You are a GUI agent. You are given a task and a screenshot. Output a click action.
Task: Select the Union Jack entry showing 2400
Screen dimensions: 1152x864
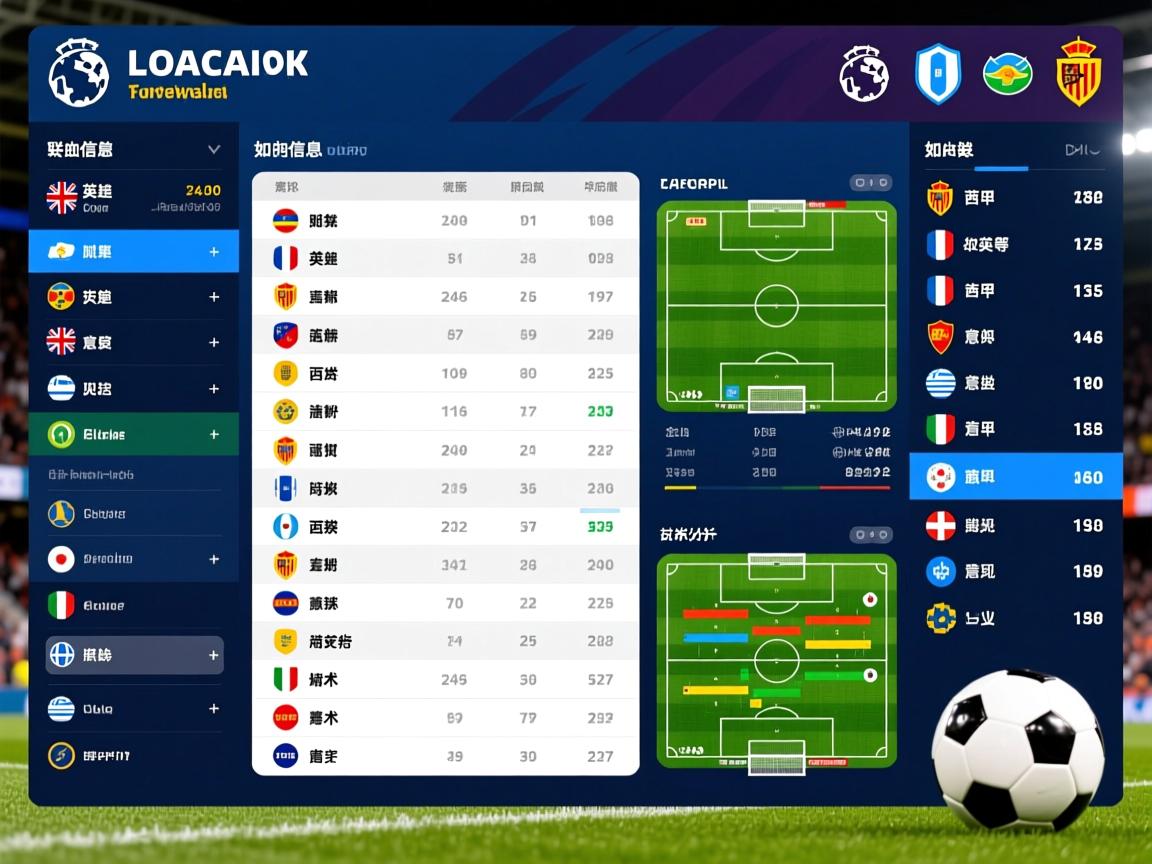click(x=133, y=197)
